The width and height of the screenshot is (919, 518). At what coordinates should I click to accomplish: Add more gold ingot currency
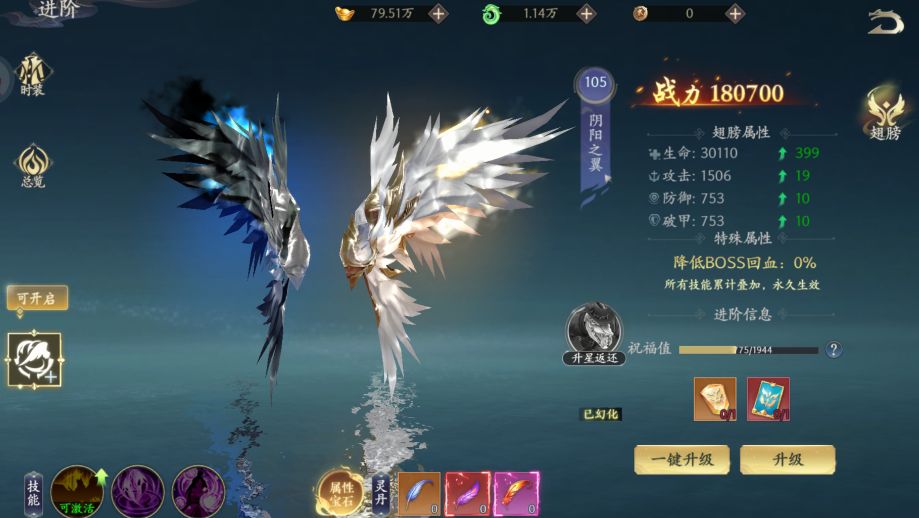click(438, 14)
